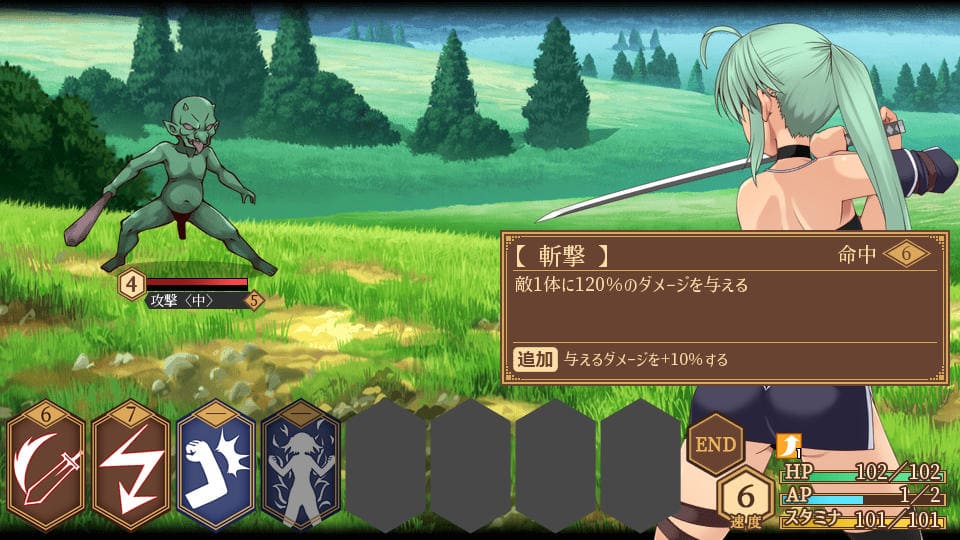Choose the lightning bolt skill card

coord(131,472)
